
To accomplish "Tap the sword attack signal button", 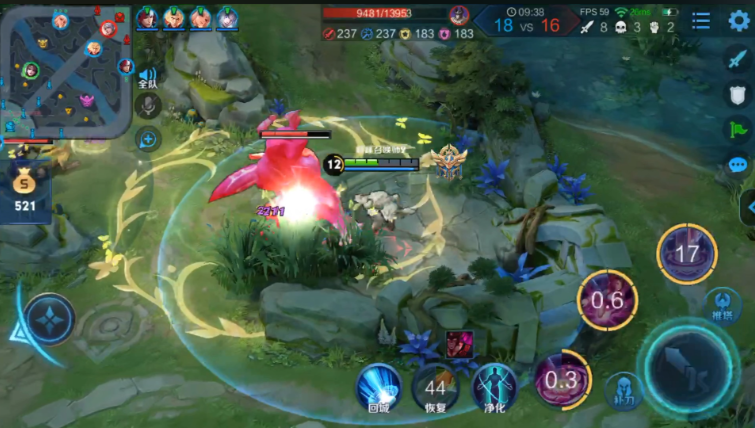I will click(738, 58).
